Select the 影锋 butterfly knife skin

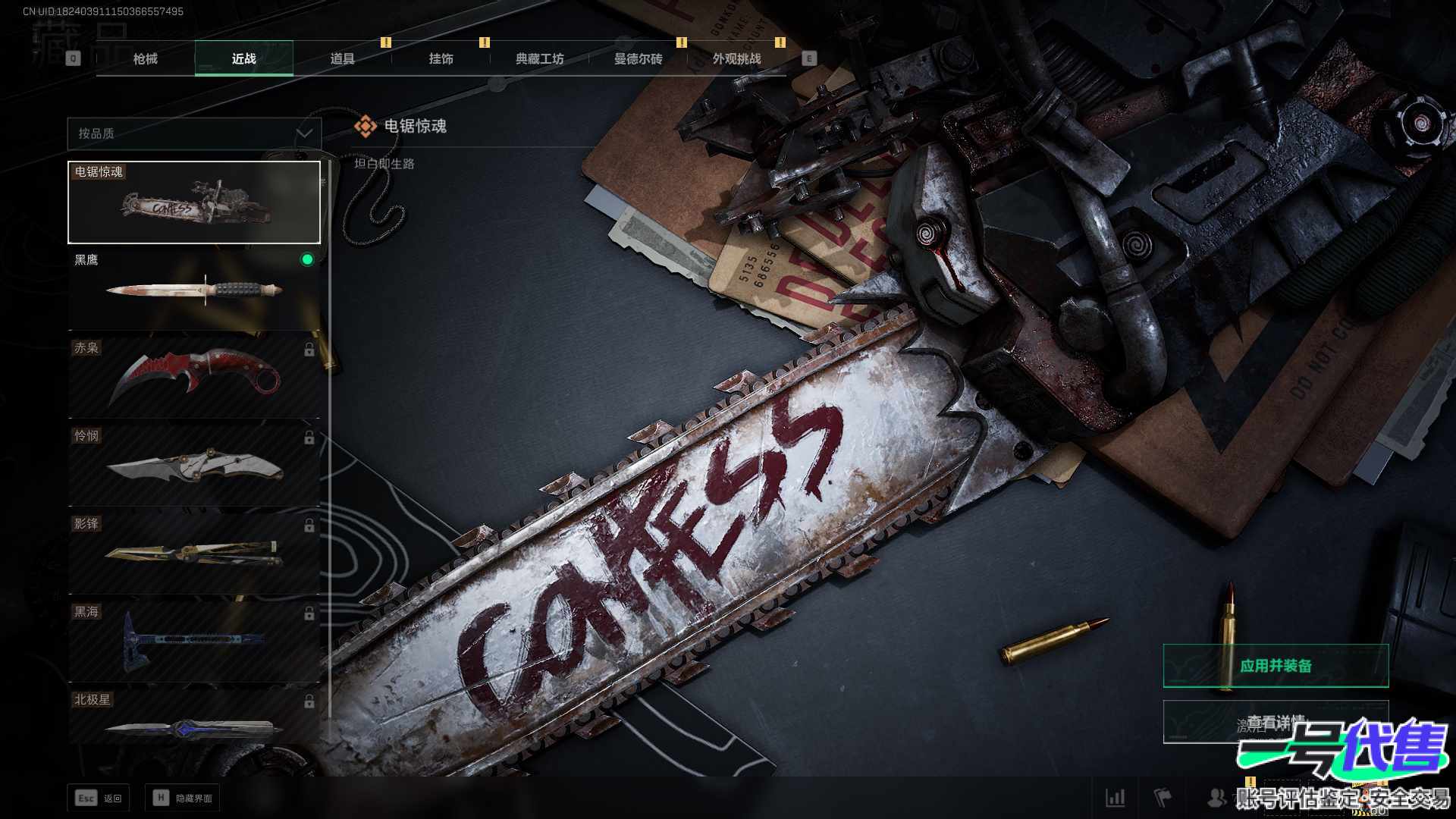194,552
